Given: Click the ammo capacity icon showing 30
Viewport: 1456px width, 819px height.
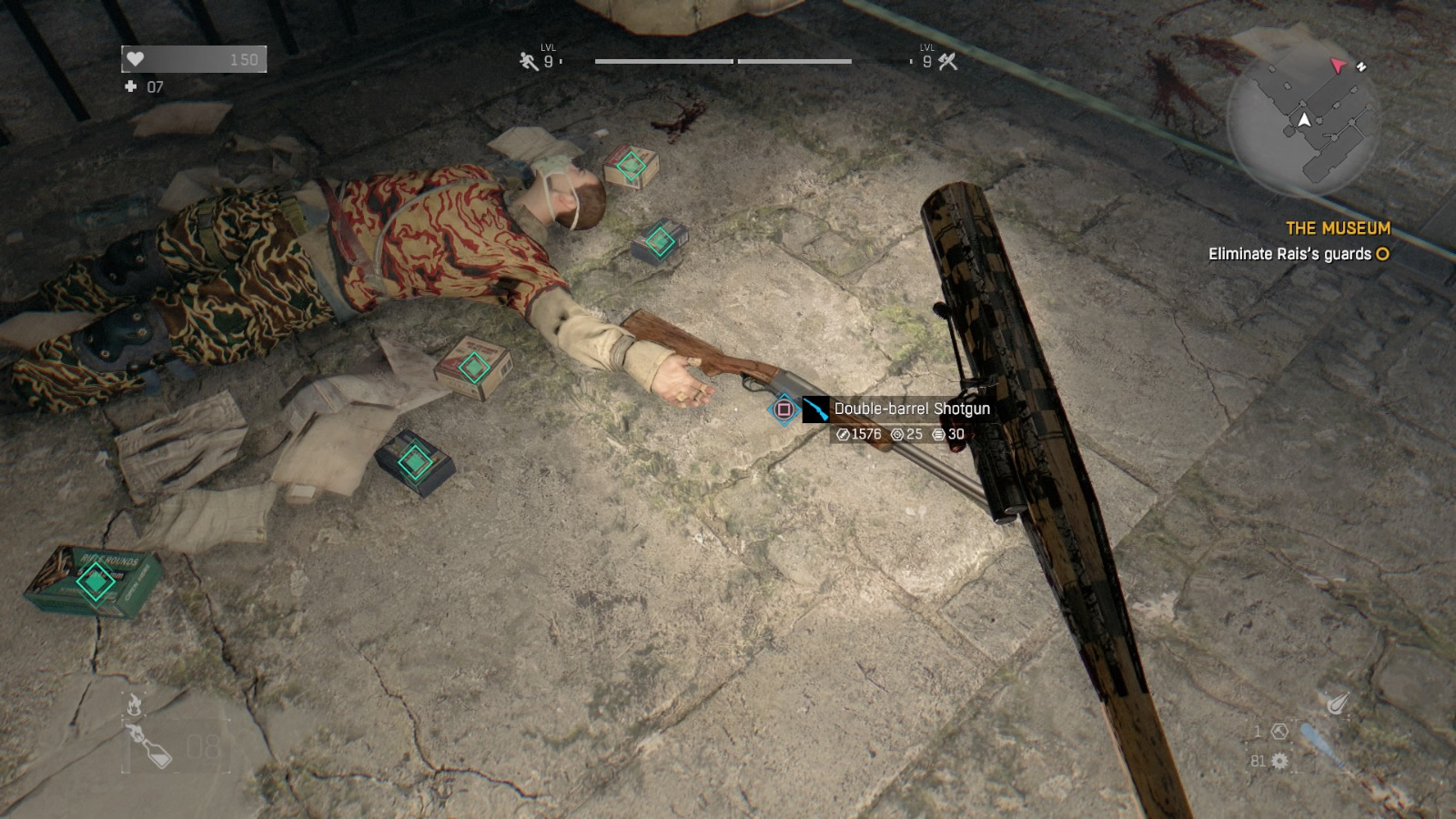Looking at the screenshot, I should (x=939, y=433).
